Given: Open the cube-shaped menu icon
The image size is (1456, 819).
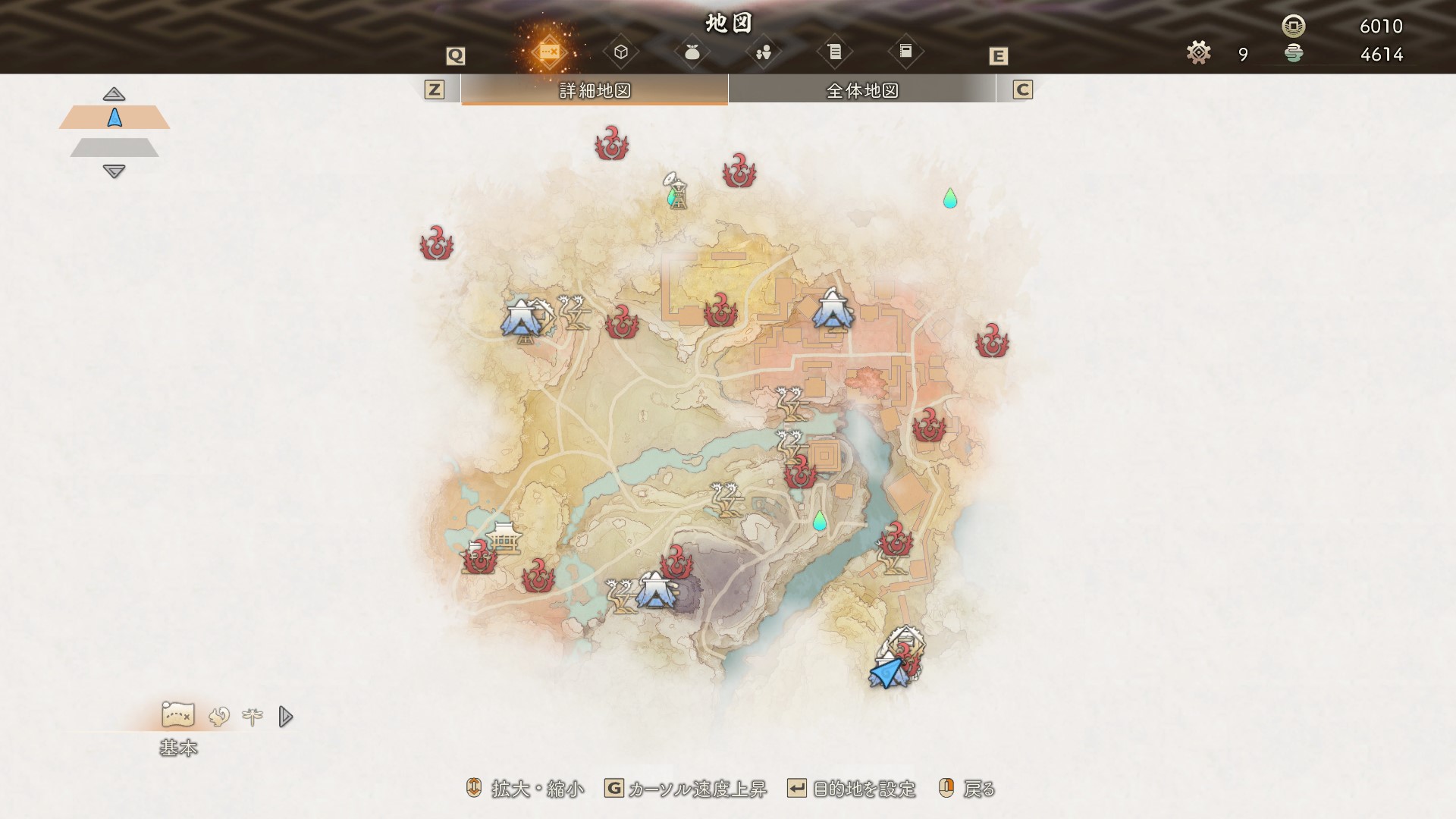Looking at the screenshot, I should tap(621, 52).
